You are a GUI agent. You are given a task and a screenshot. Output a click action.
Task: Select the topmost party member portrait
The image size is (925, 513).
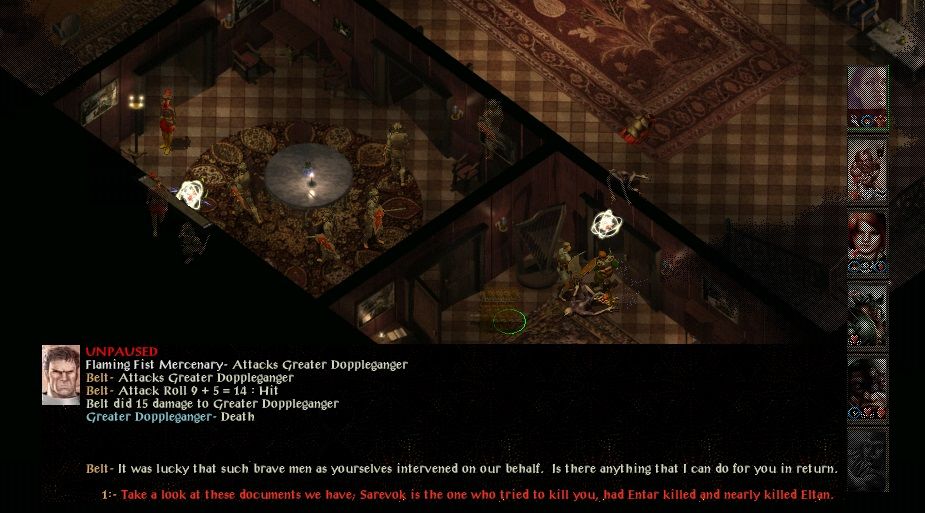tap(867, 97)
